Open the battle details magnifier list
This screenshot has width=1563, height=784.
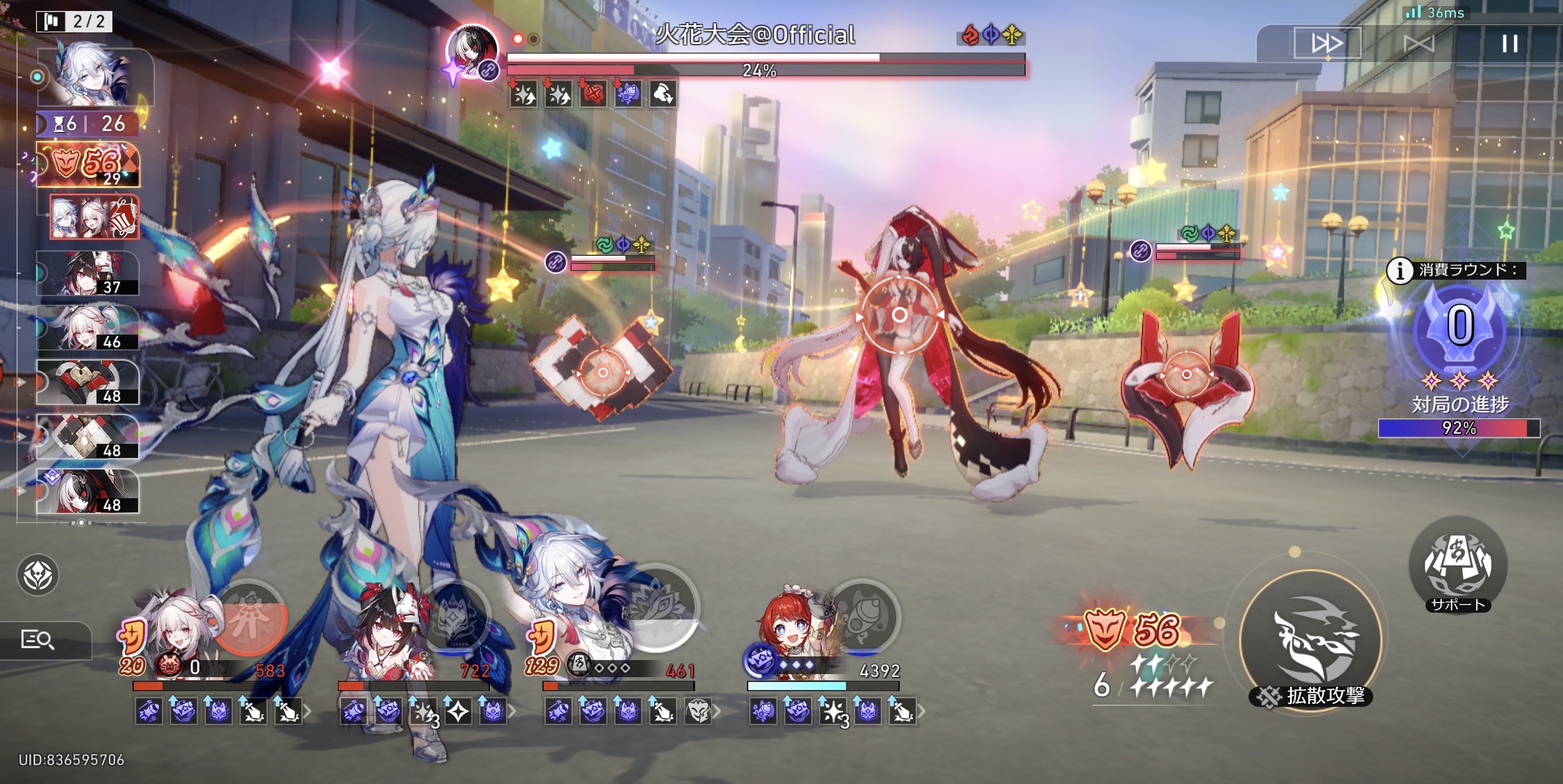pos(38,639)
